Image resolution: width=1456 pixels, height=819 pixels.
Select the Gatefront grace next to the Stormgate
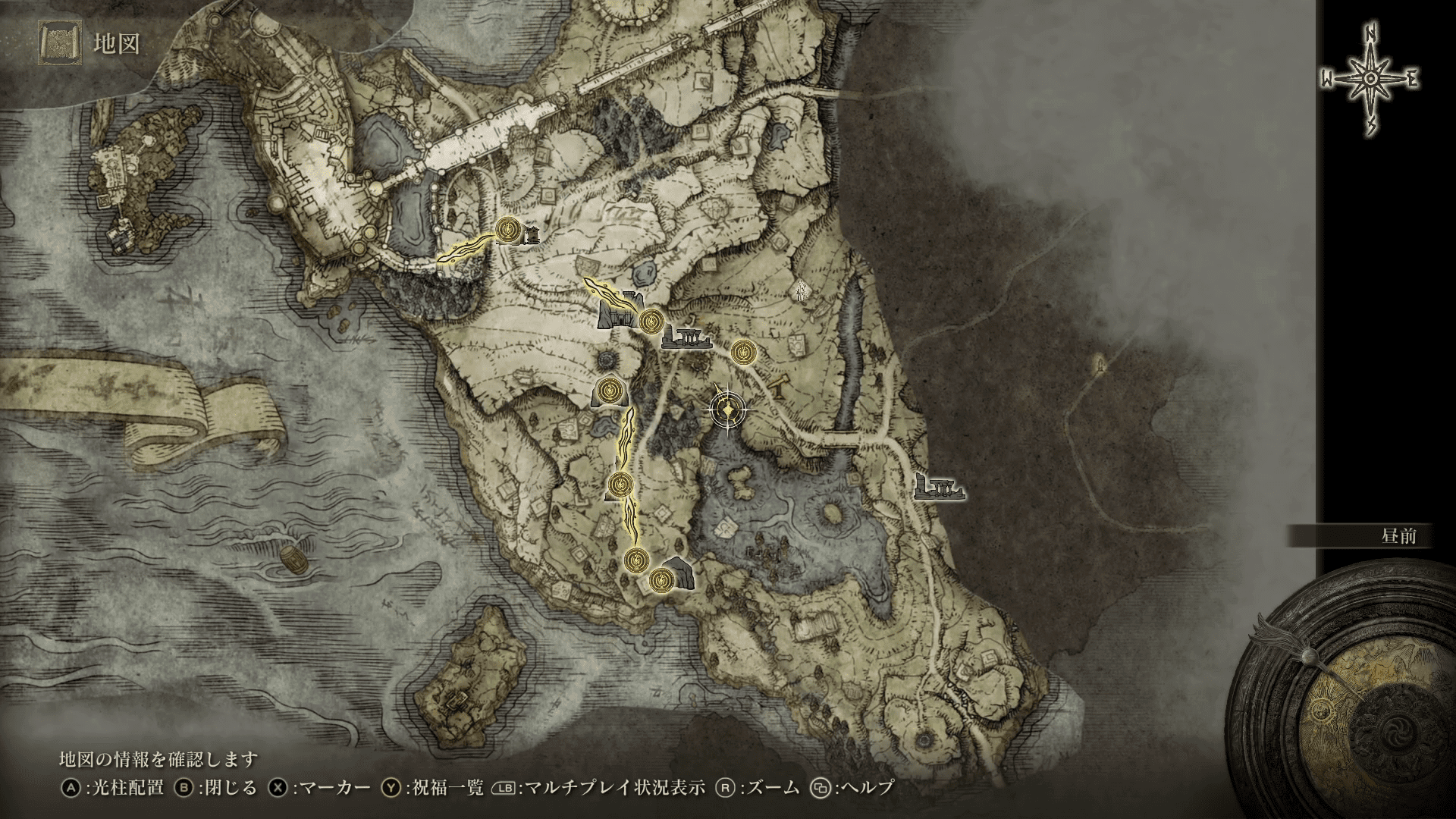[649, 322]
